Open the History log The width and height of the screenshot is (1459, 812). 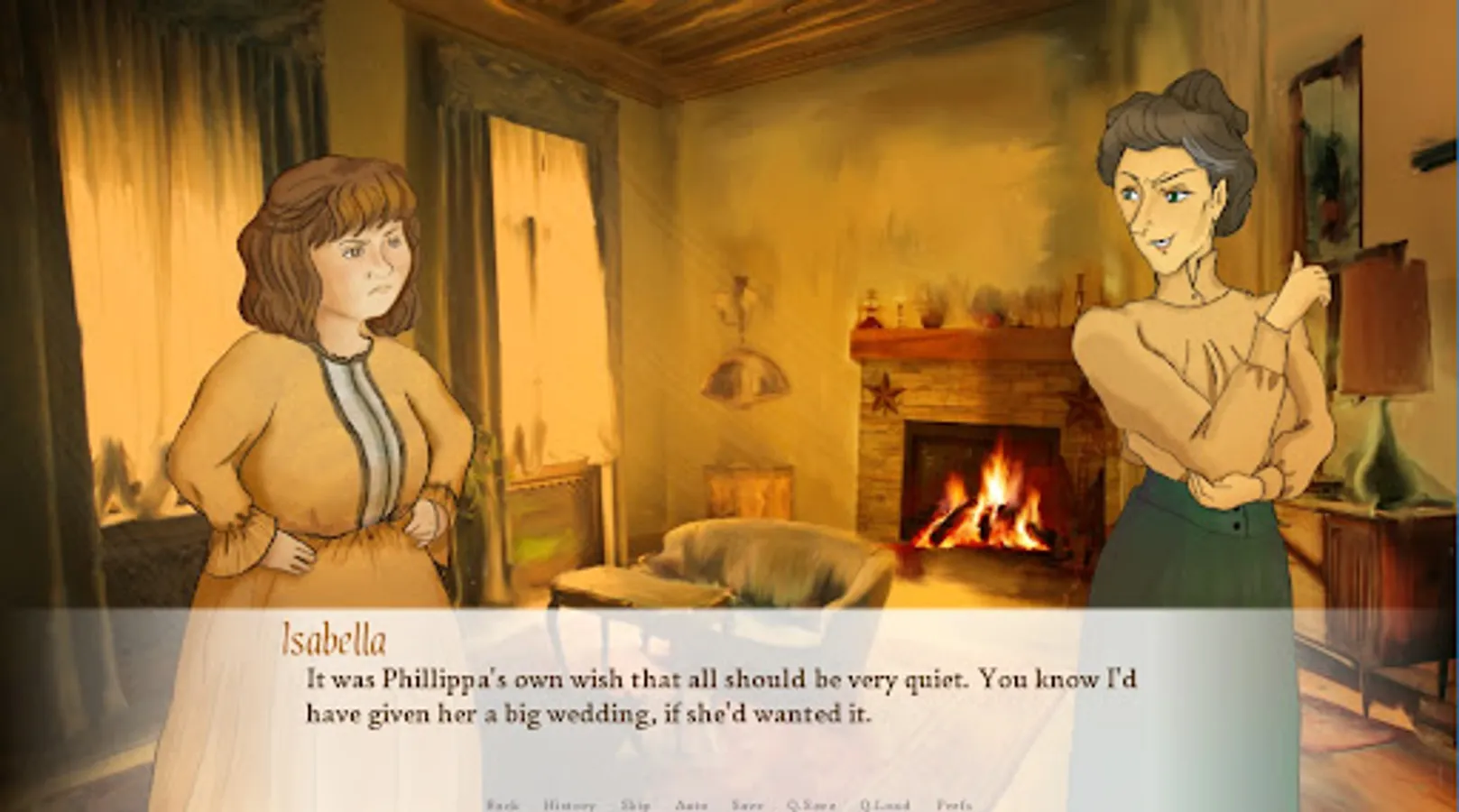[569, 801]
